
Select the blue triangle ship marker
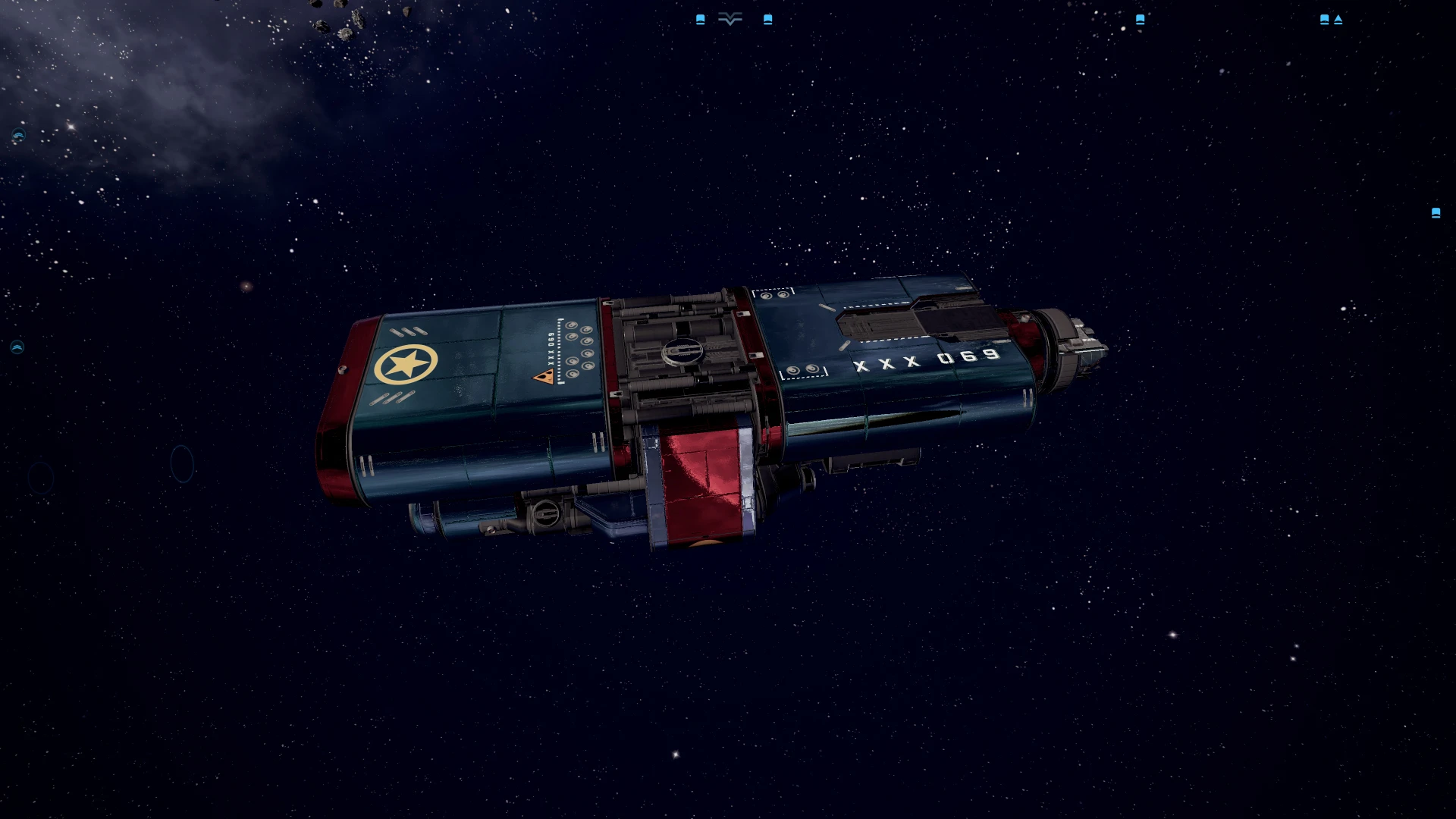click(x=1338, y=20)
